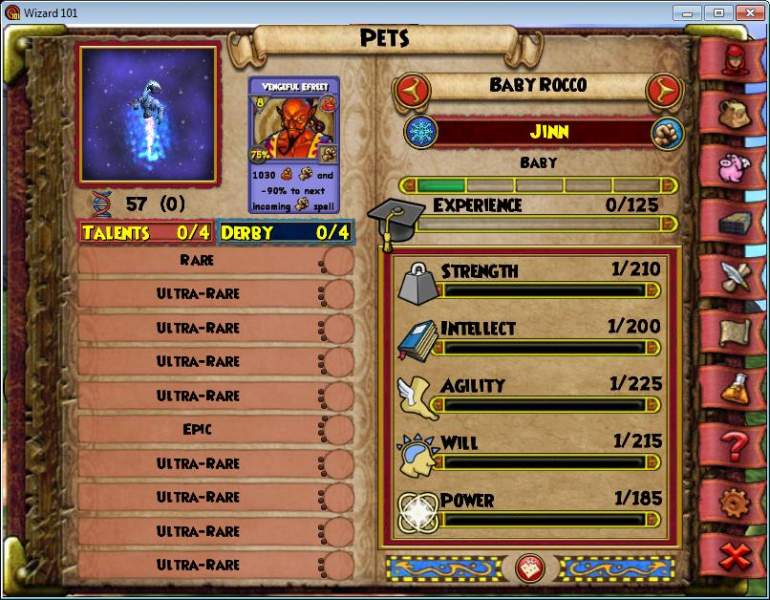This screenshot has width=770, height=600.
Task: Open the orange potion flask tab
Action: pyautogui.click(x=735, y=384)
